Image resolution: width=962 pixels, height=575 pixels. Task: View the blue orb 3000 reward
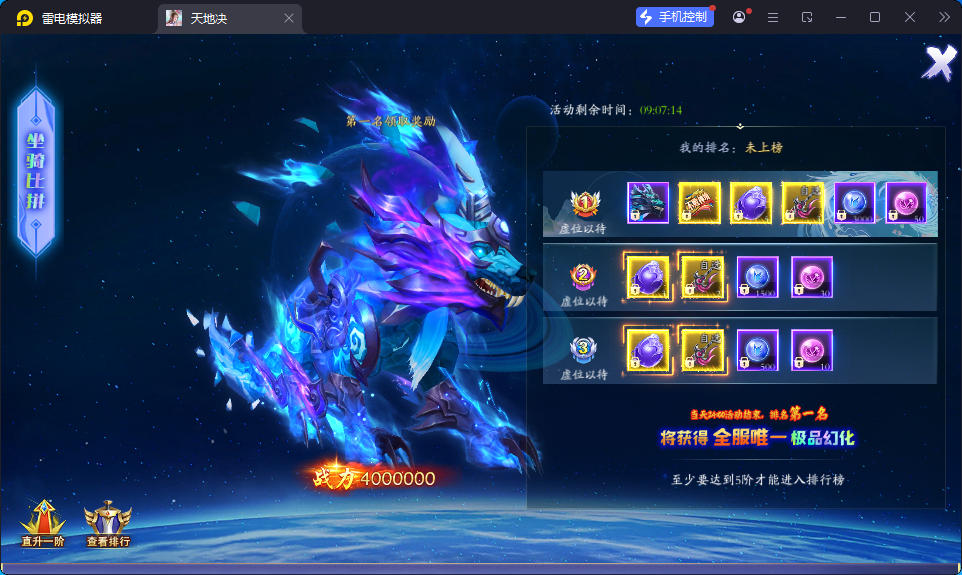854,202
